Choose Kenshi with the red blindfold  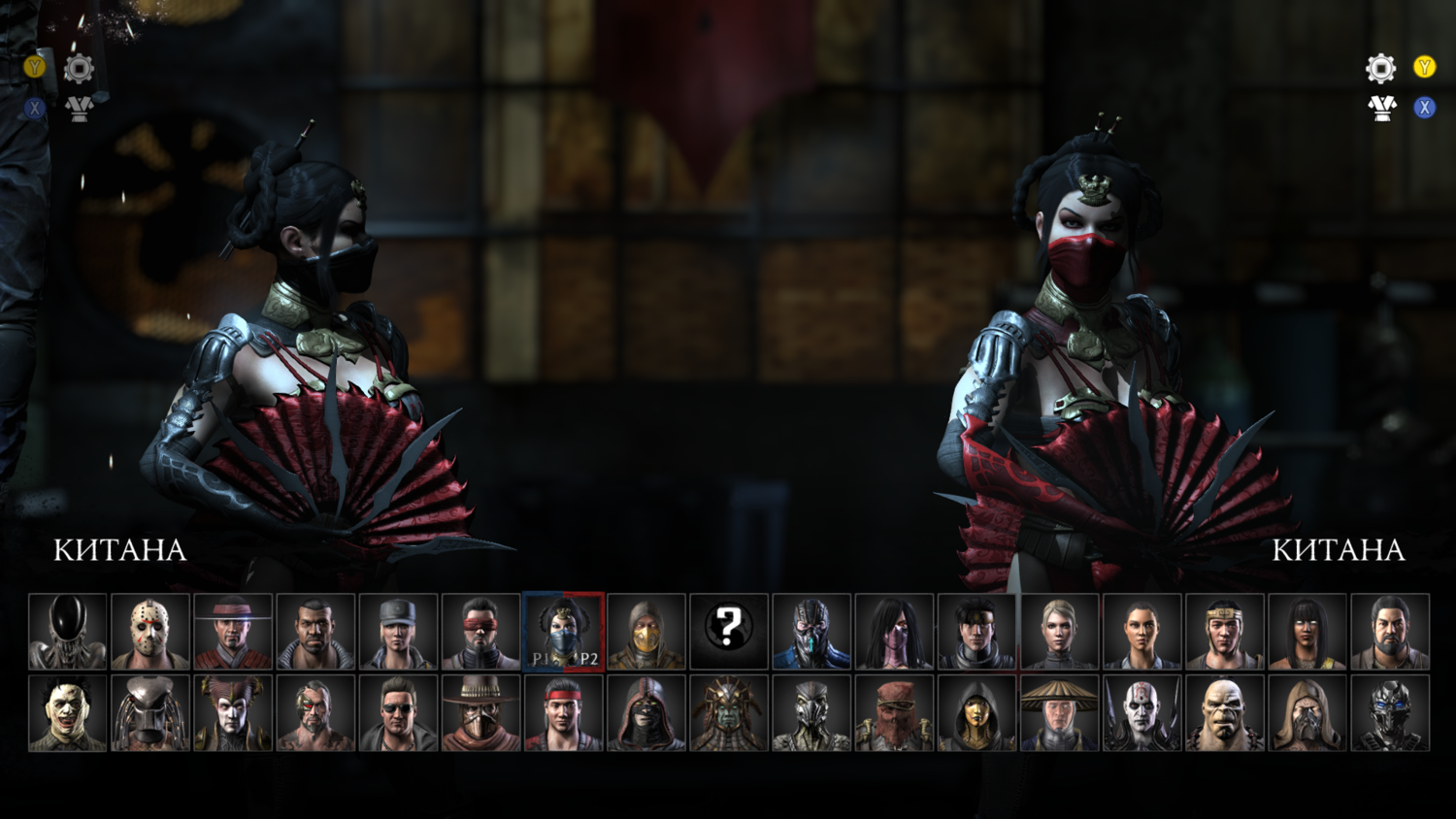tap(480, 632)
